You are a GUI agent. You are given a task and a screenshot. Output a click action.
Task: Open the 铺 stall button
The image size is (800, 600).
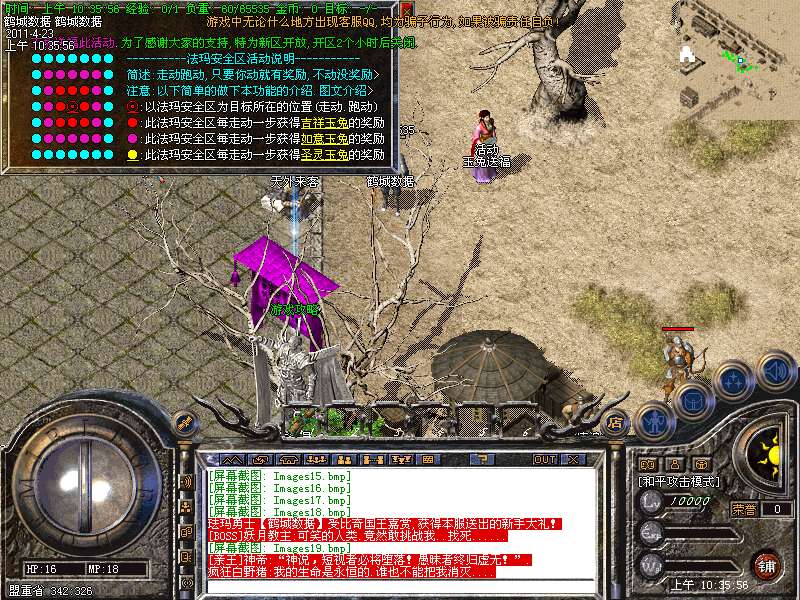[x=767, y=564]
